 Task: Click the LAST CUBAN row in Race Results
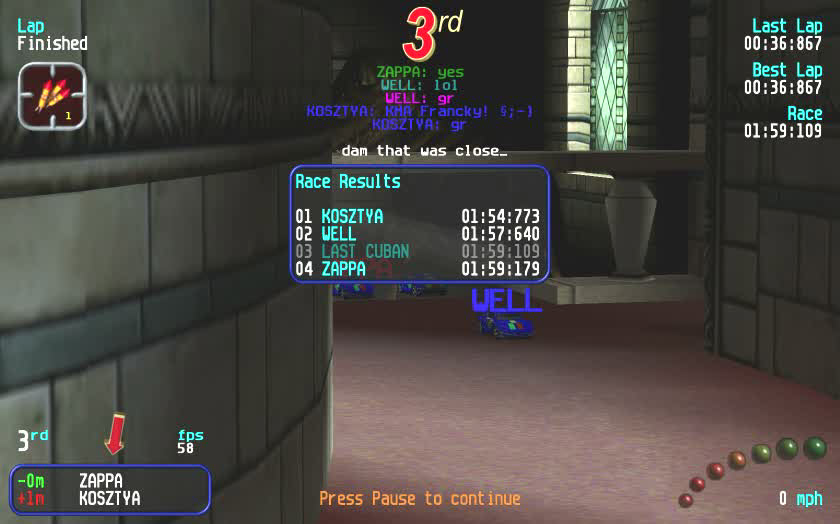pyautogui.click(x=417, y=251)
